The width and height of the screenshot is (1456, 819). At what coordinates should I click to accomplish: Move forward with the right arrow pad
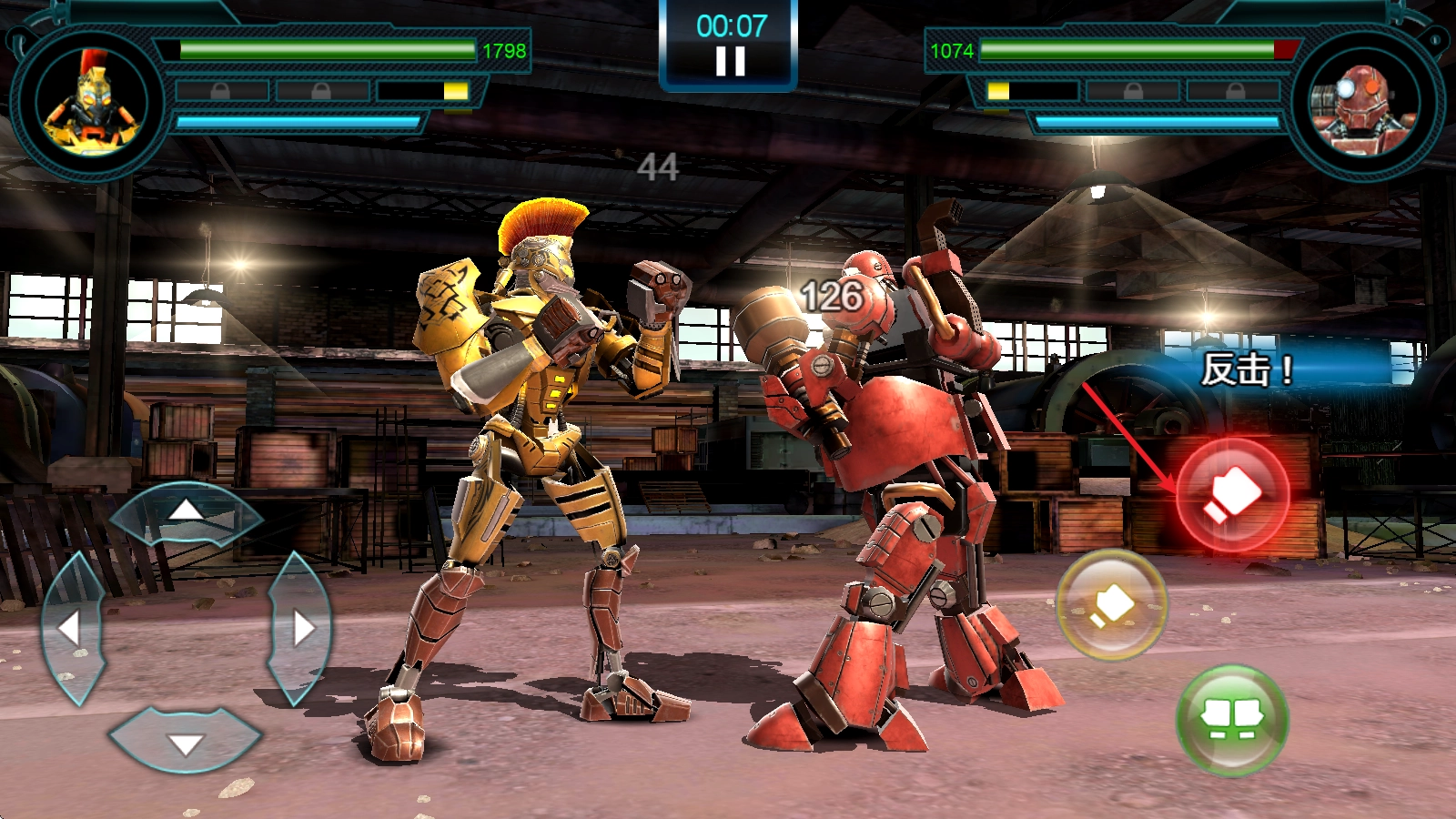tap(300, 628)
